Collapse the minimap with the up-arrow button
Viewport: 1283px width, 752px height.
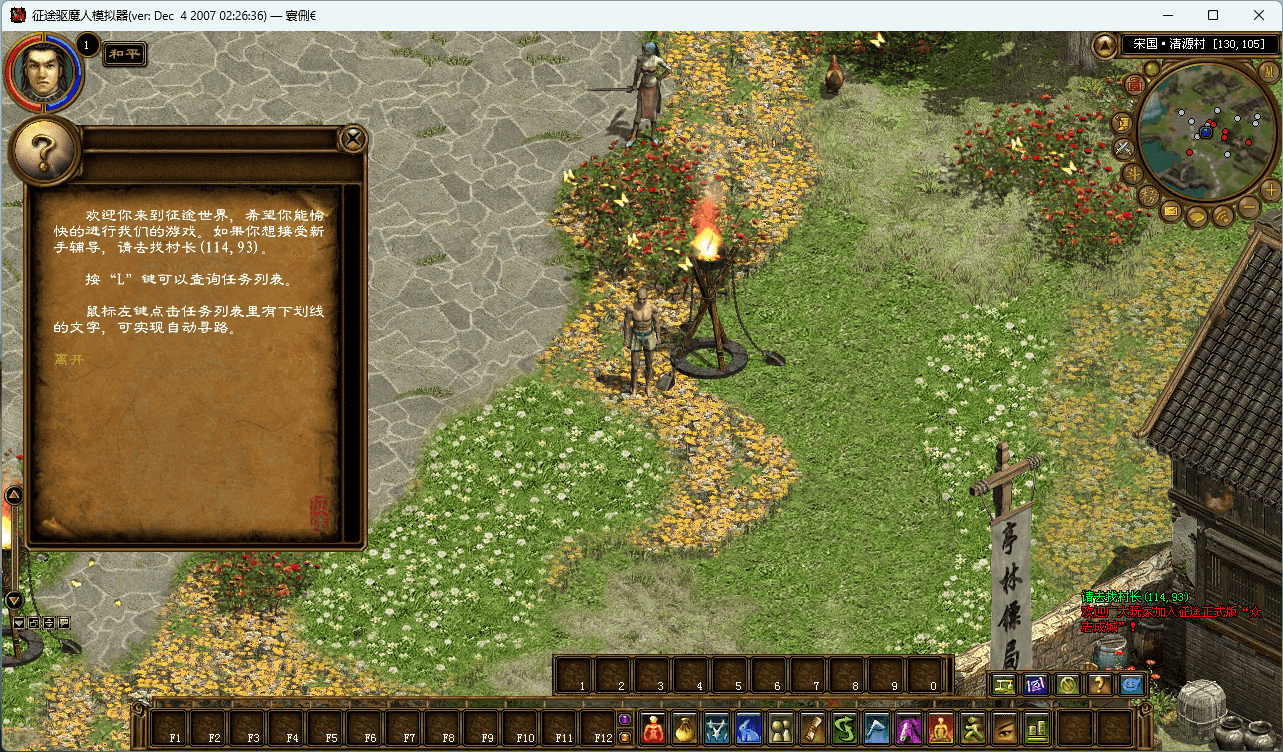pos(1105,45)
